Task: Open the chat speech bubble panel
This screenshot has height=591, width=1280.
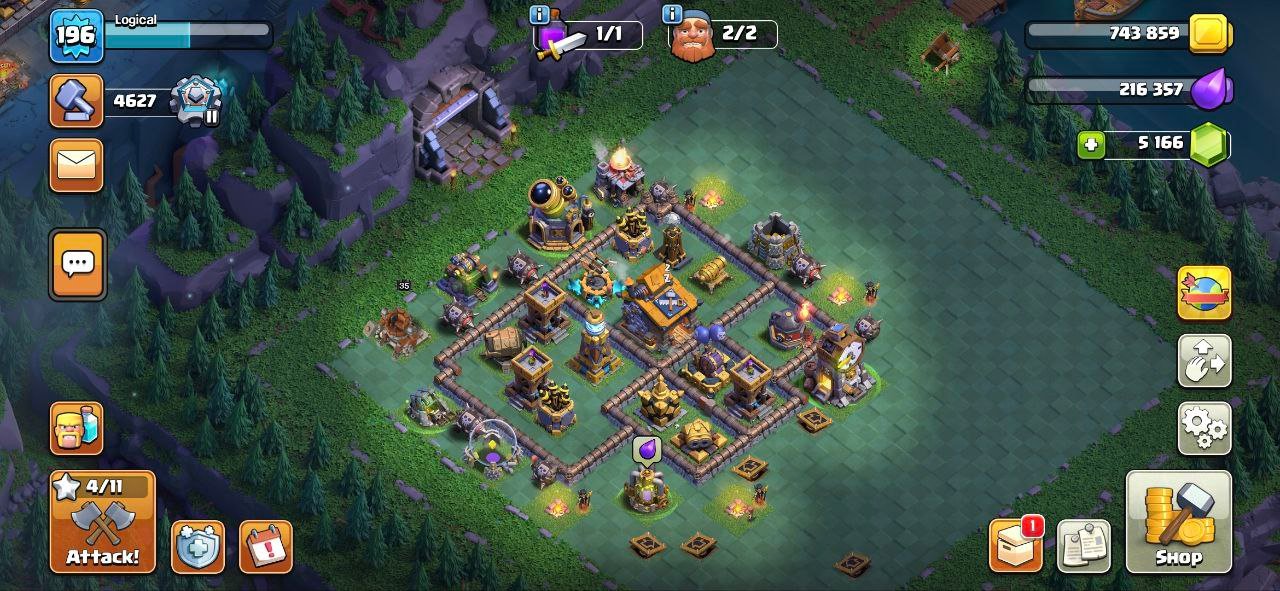Action: (77, 265)
